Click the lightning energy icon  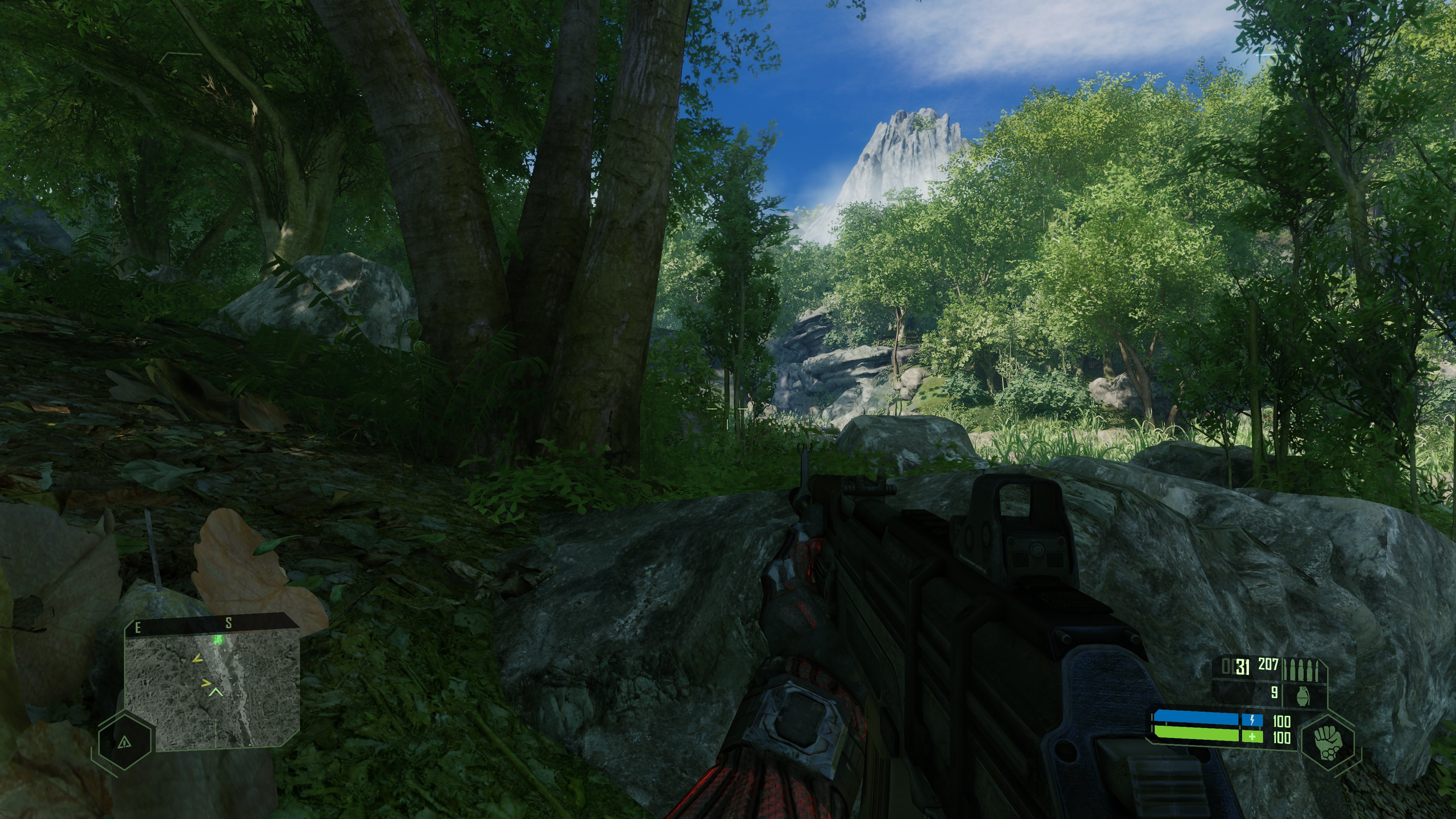click(1252, 721)
